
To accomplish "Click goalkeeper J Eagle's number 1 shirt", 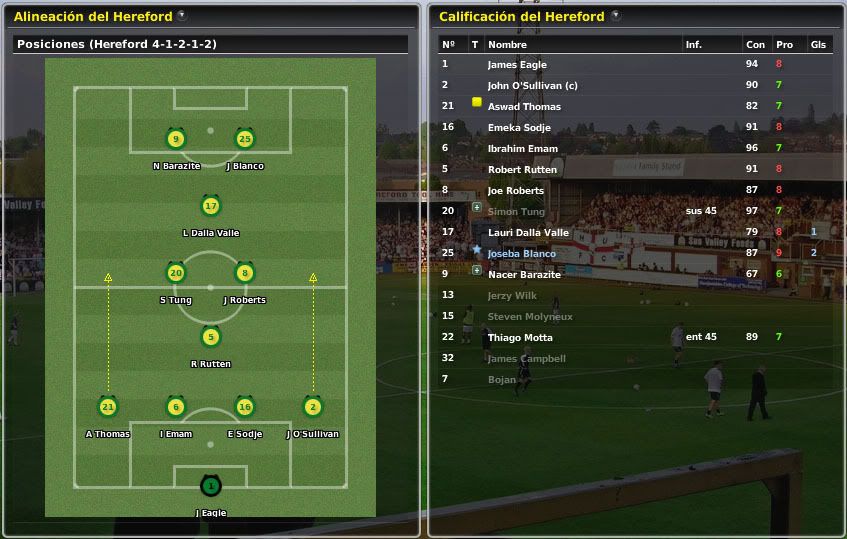I will 210,486.
